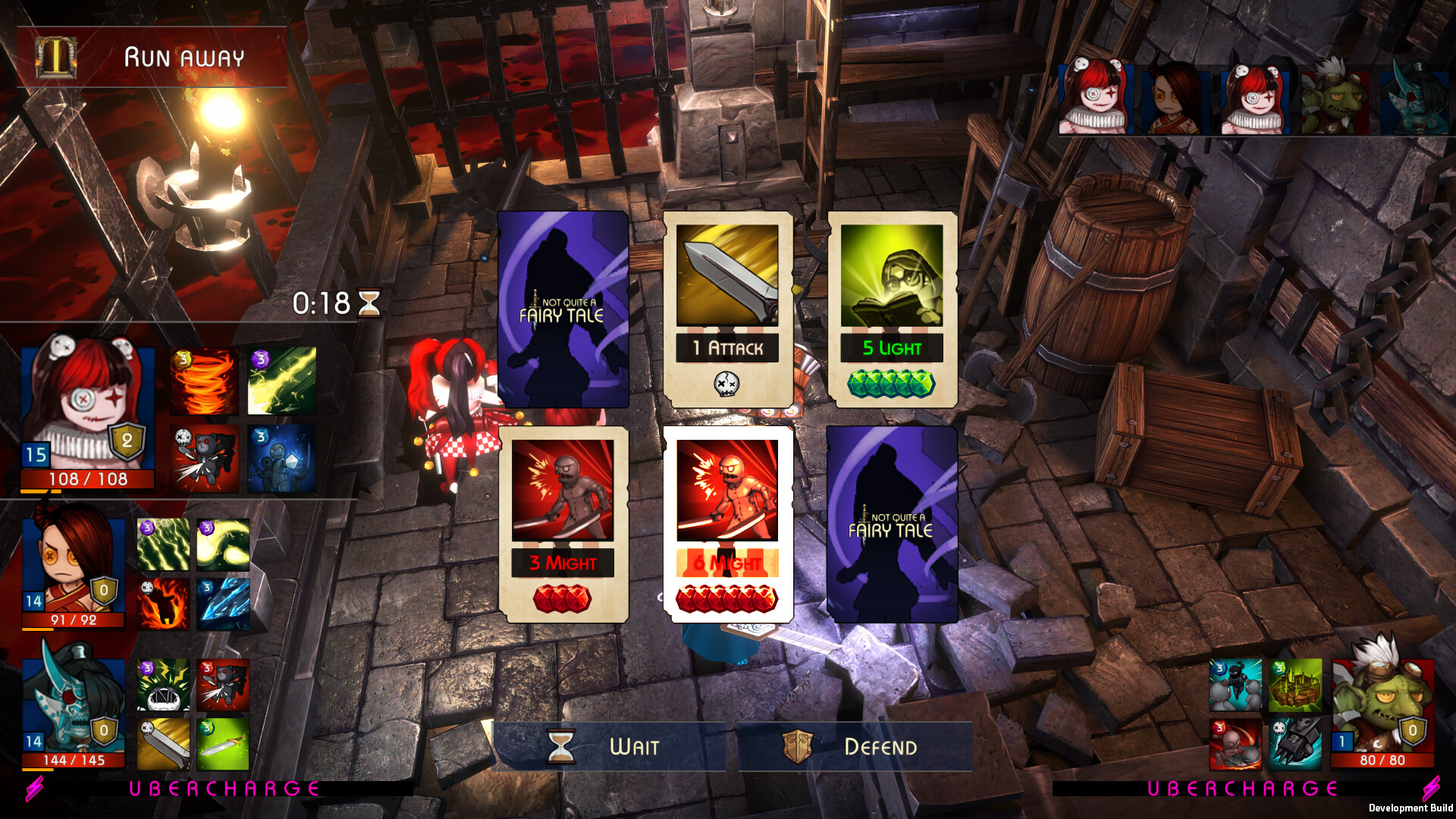This screenshot has width=1456, height=819.
Task: Click the pink Ubercharge lightning bolt icon
Action: 32,789
